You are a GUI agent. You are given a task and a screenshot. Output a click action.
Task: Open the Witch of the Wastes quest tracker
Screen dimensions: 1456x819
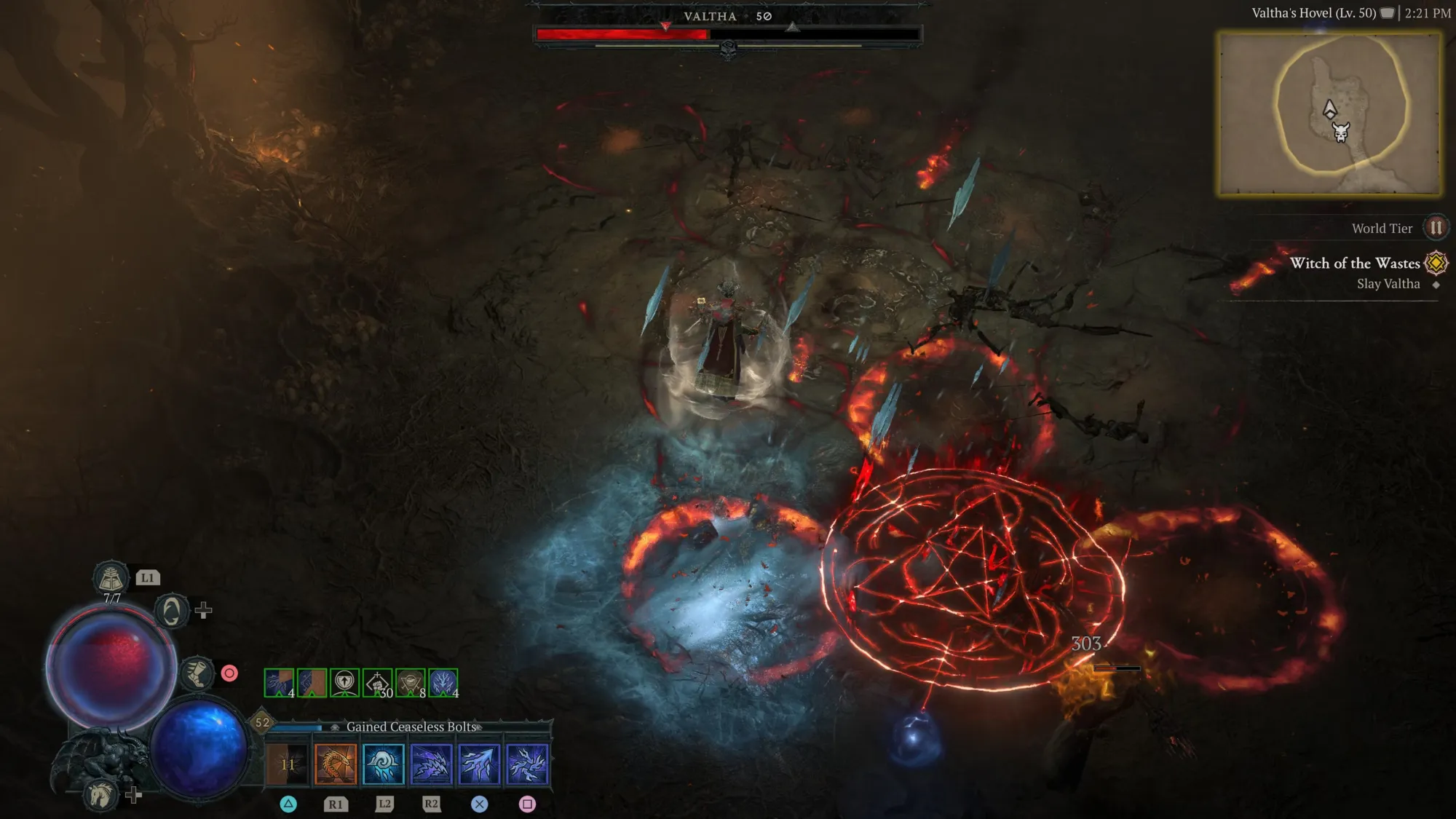1355,264
